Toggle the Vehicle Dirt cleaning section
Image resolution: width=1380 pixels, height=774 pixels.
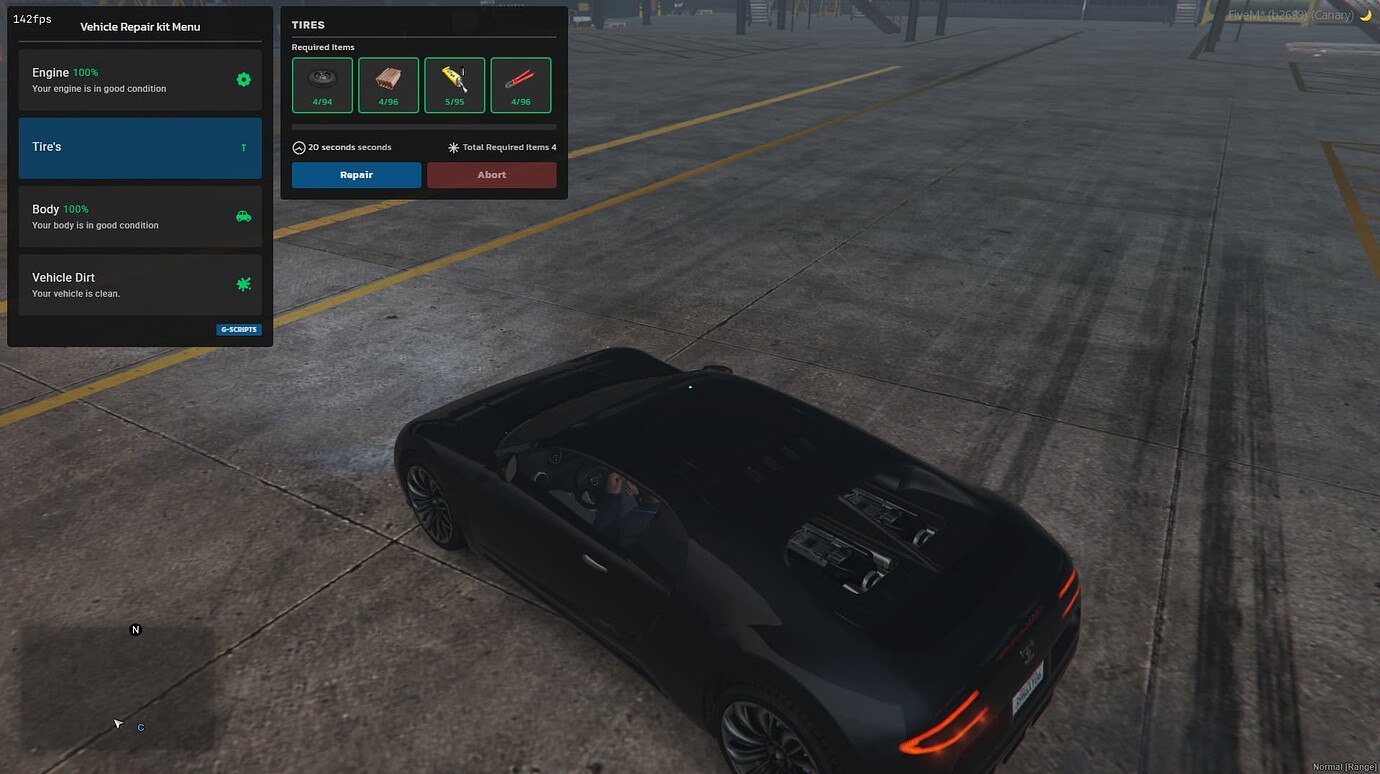pos(139,284)
